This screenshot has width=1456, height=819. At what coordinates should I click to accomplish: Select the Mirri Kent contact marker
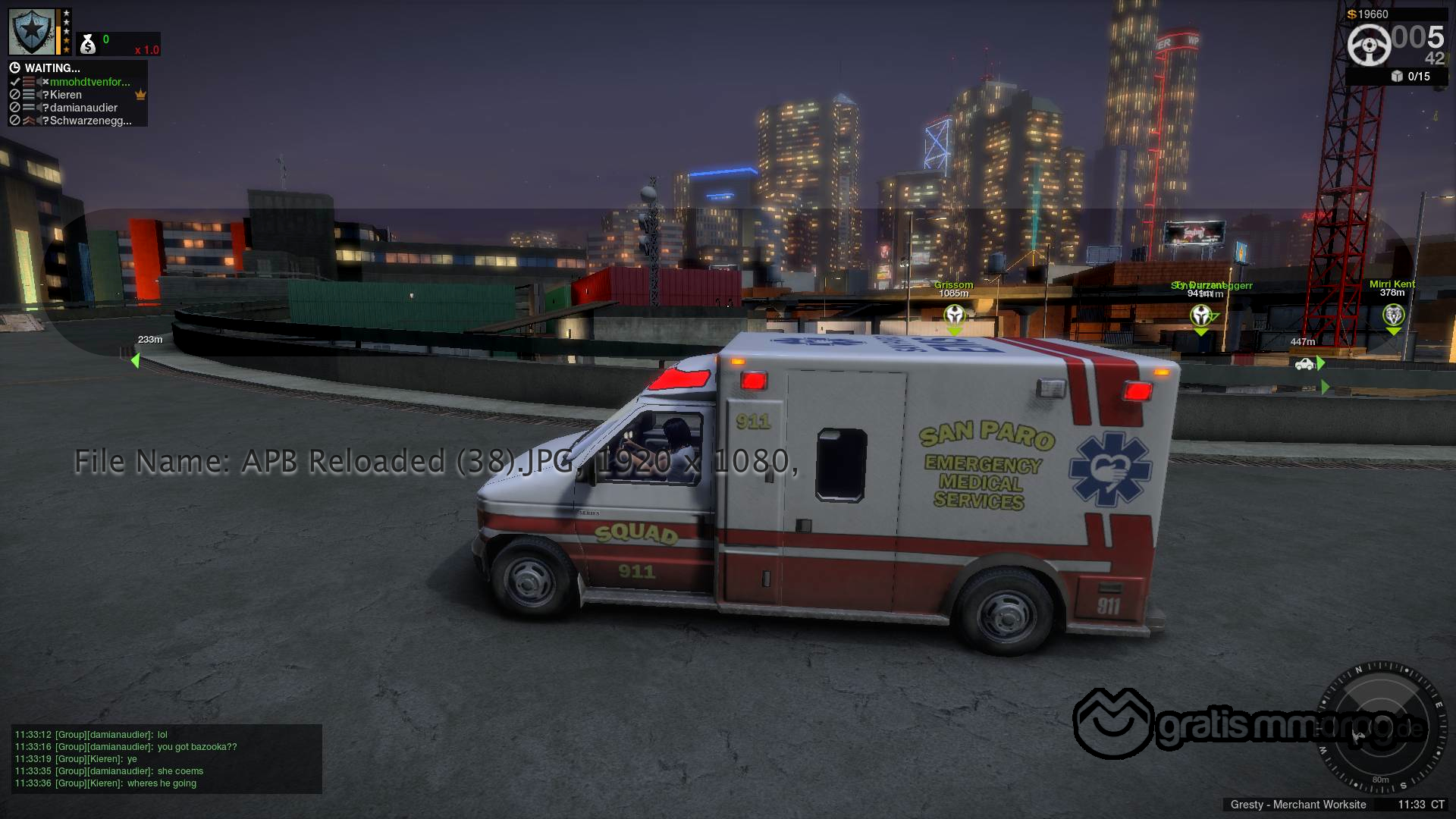point(1394,315)
